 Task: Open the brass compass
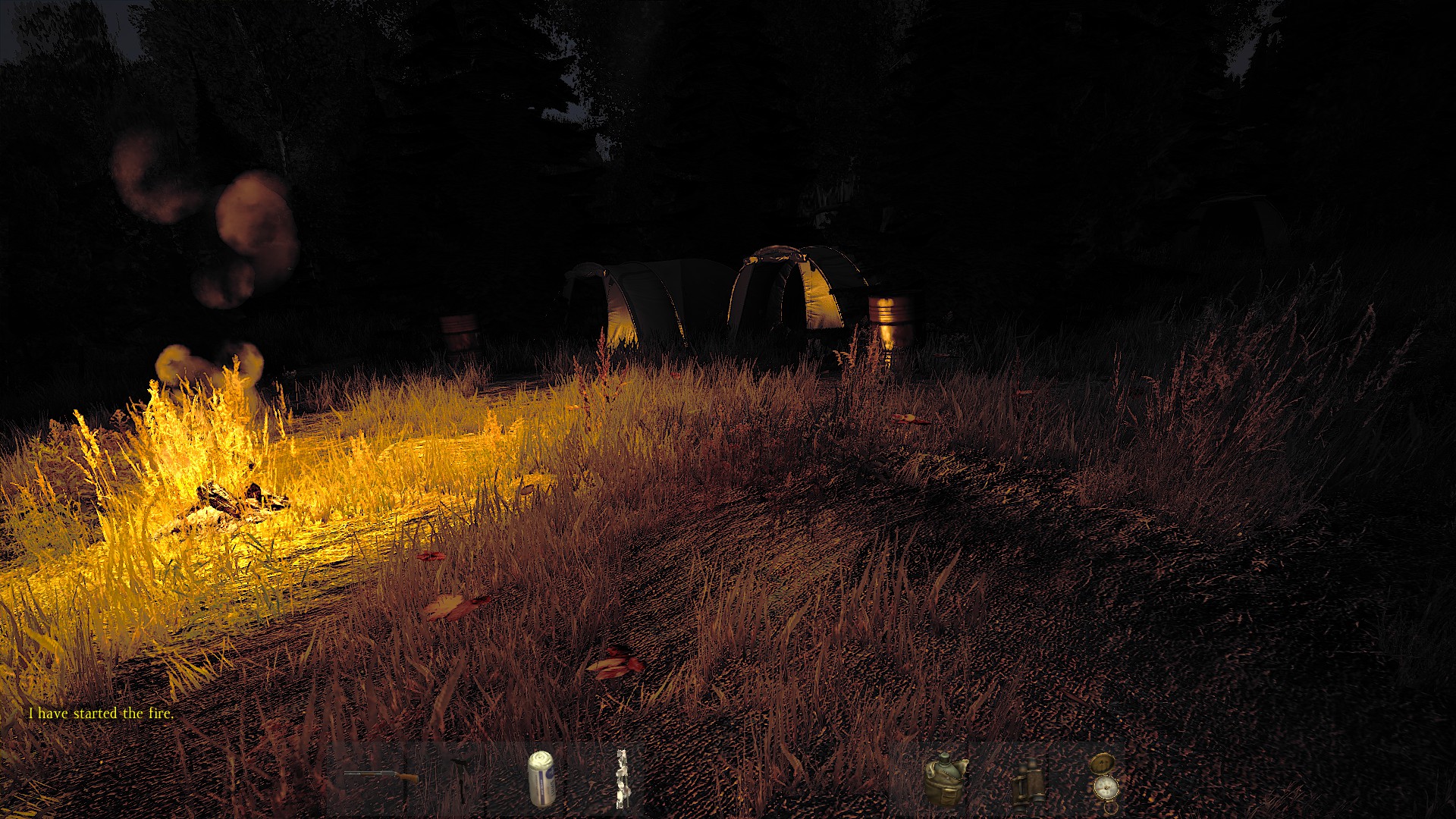[x=1104, y=778]
